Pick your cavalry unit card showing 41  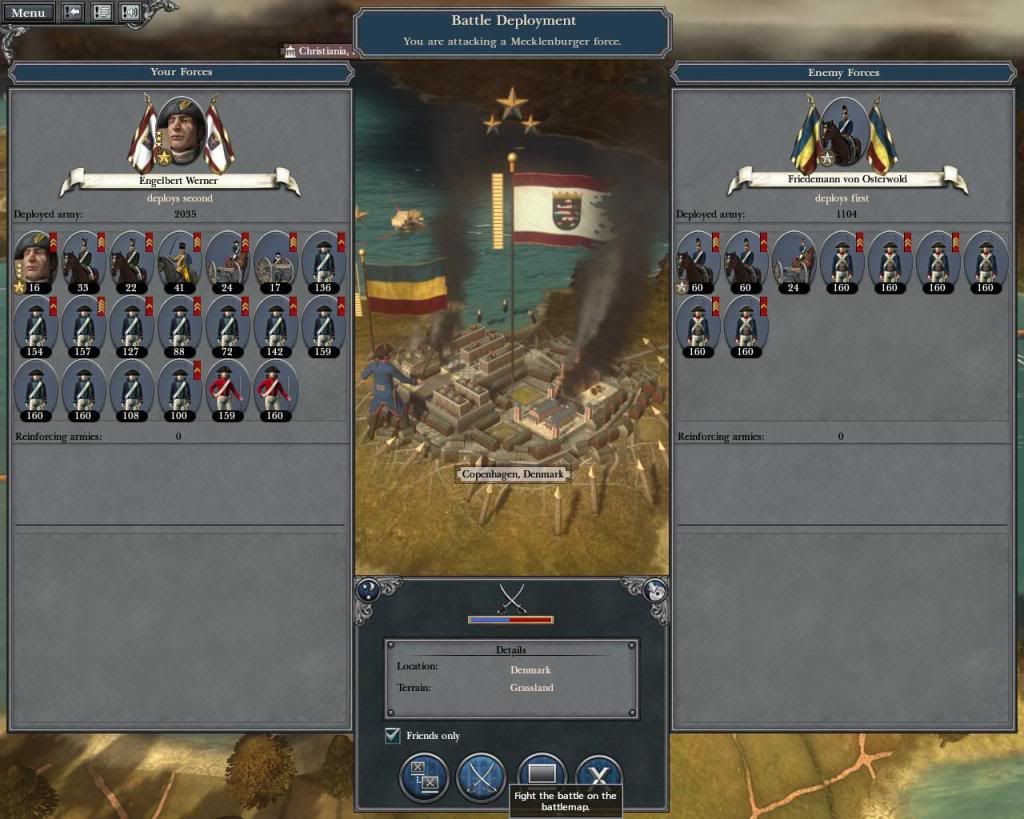(179, 259)
